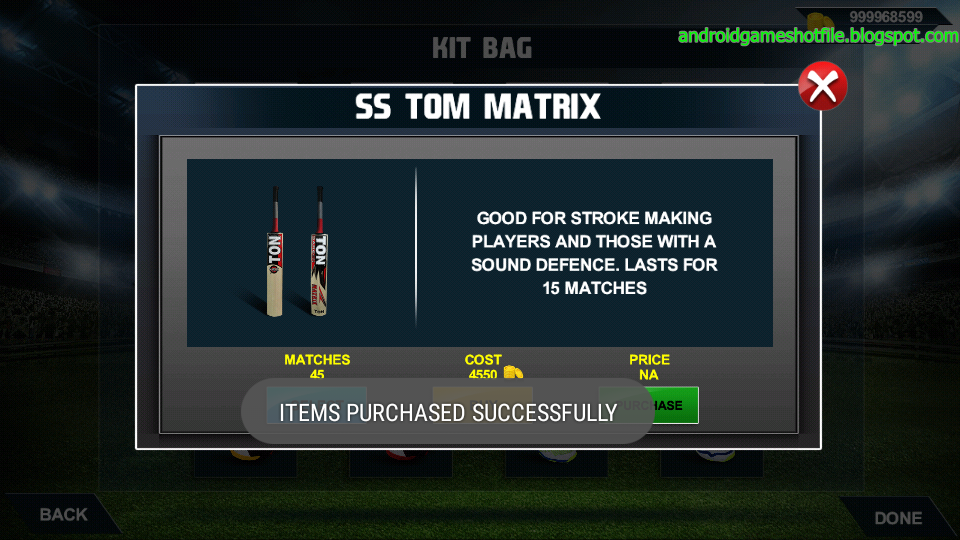Select the SS Ton bat image
The image size is (960, 540).
point(298,251)
